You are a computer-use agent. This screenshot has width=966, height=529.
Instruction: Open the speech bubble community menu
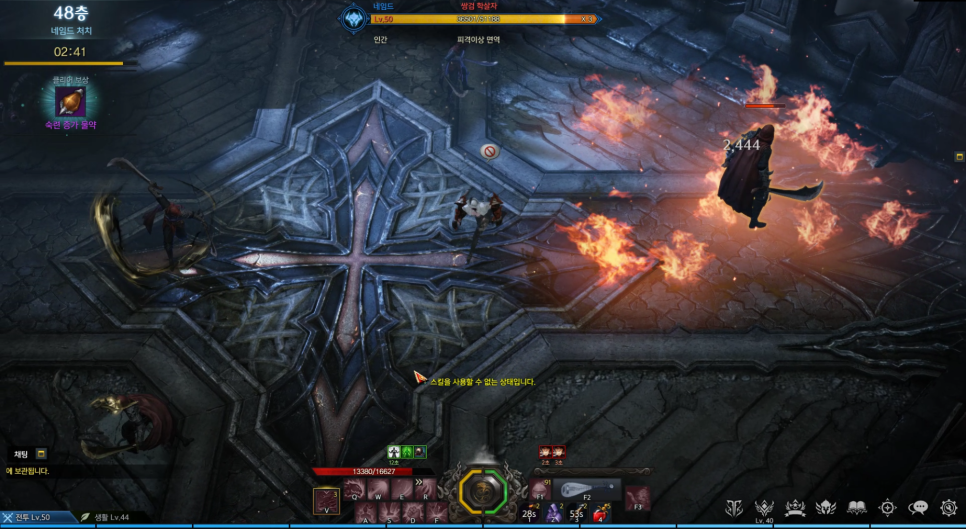pyautogui.click(x=918, y=508)
